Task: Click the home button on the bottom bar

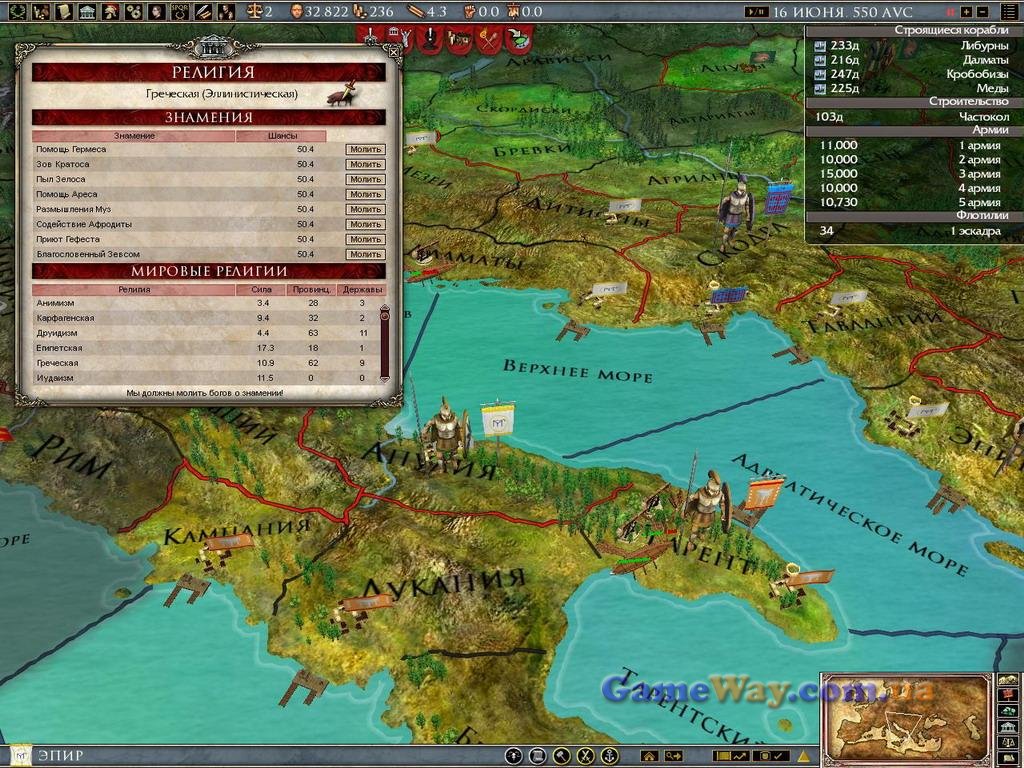Action: [649, 756]
